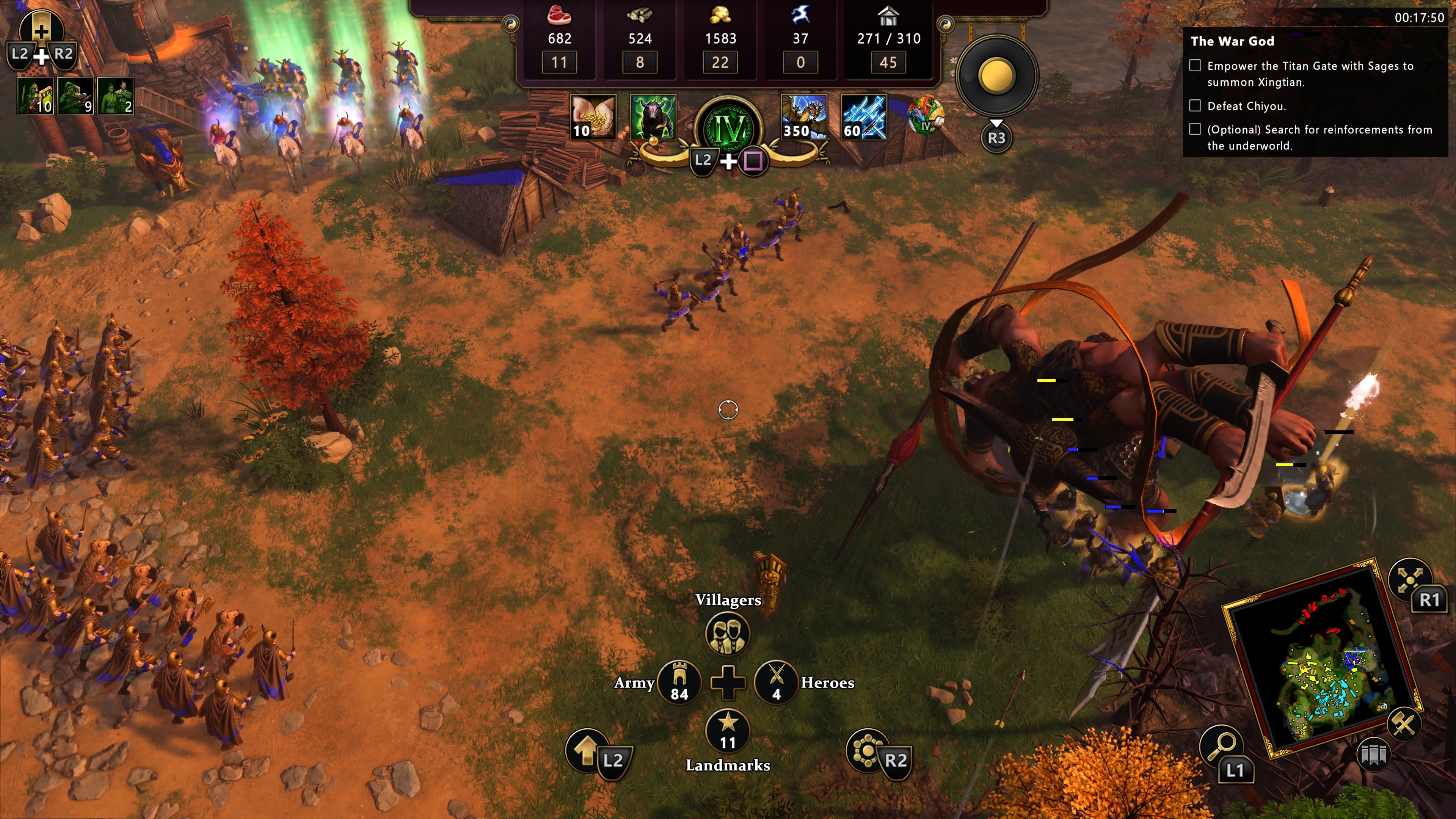The width and height of the screenshot is (1456, 819).
Task: Select all Villagers from the radial menu
Action: tap(728, 633)
